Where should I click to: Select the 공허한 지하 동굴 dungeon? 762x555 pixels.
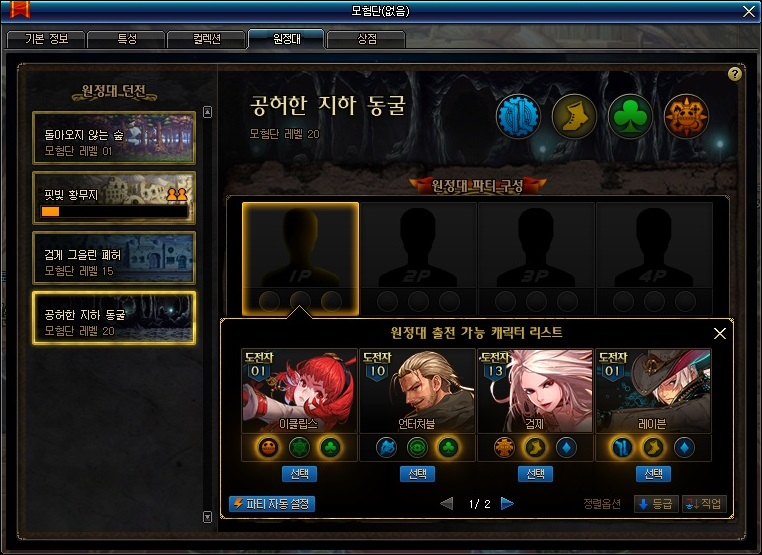coord(113,317)
